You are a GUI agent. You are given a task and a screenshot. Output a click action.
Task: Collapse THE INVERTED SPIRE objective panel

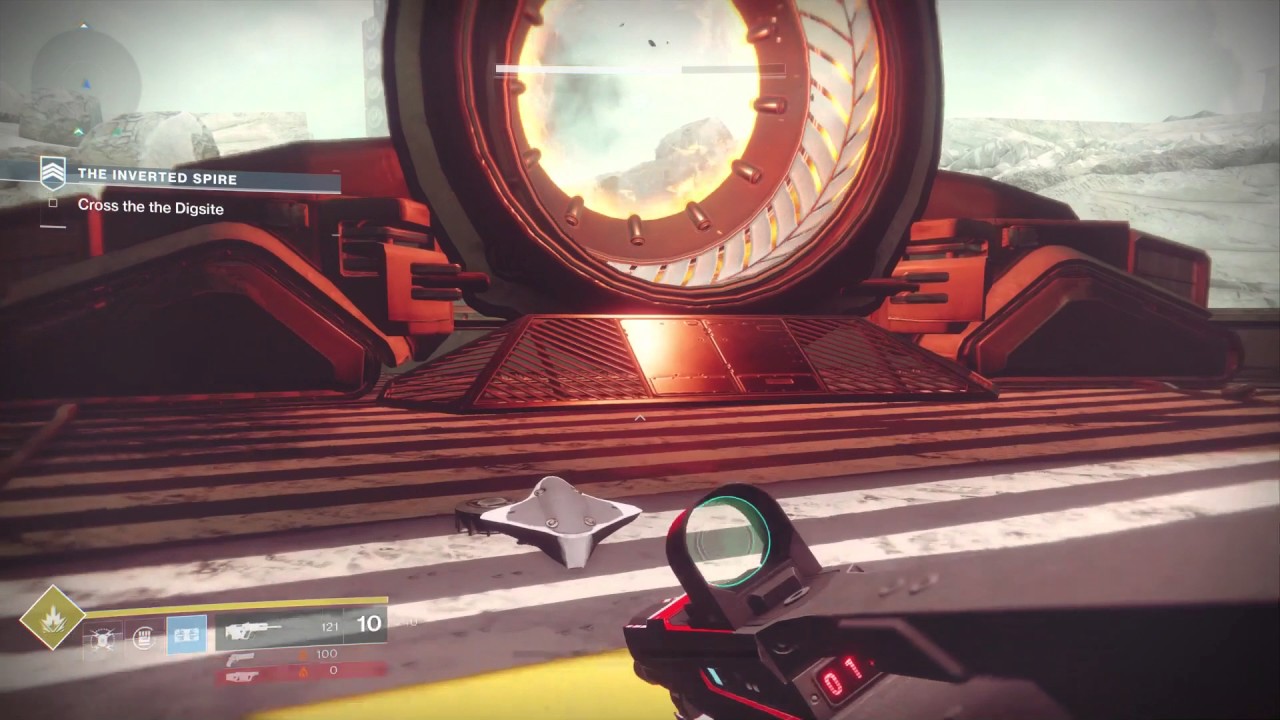click(x=156, y=177)
